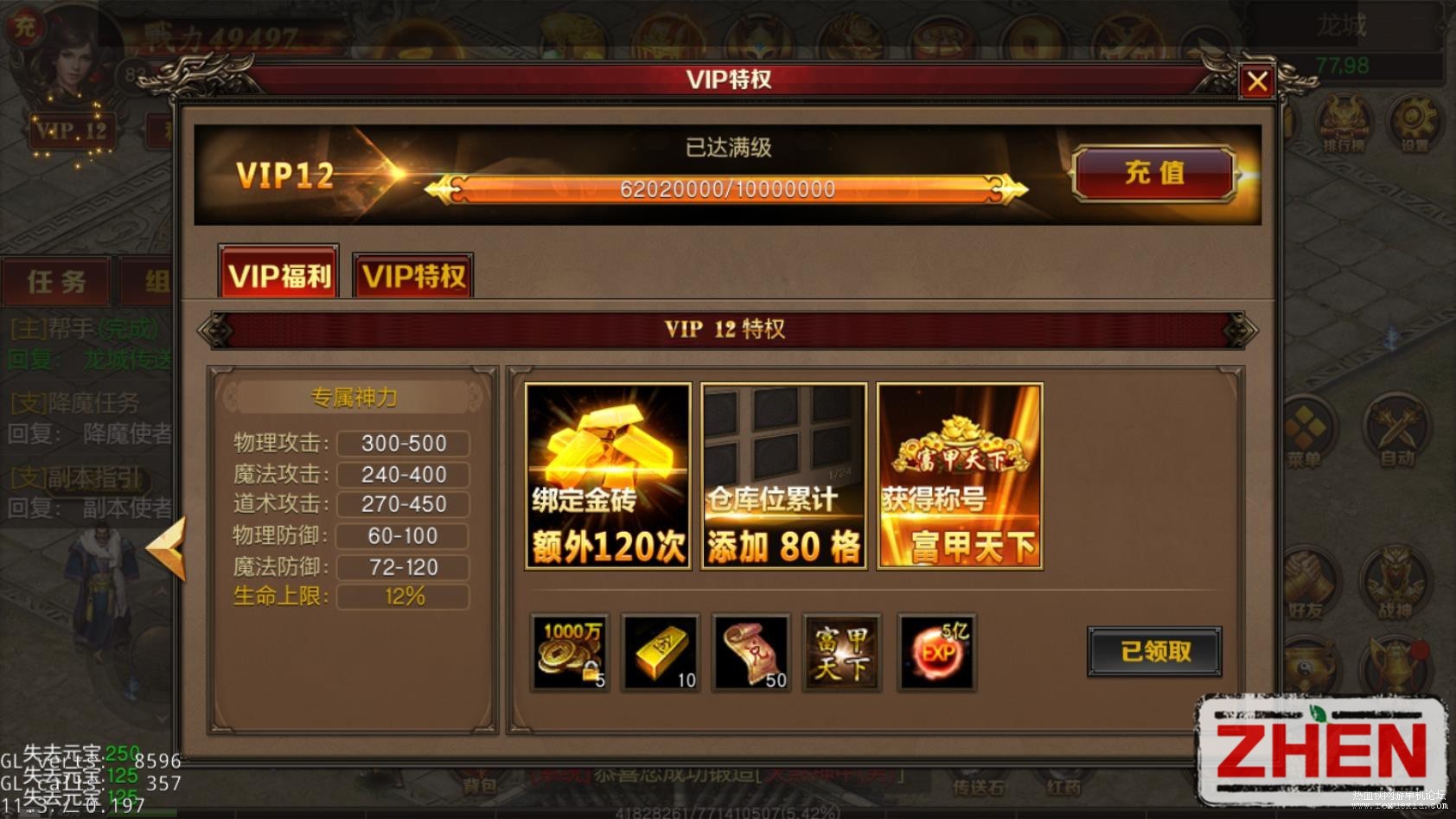Inspect the 1000万 gold coins reward
The image size is (1456, 819).
(x=570, y=653)
